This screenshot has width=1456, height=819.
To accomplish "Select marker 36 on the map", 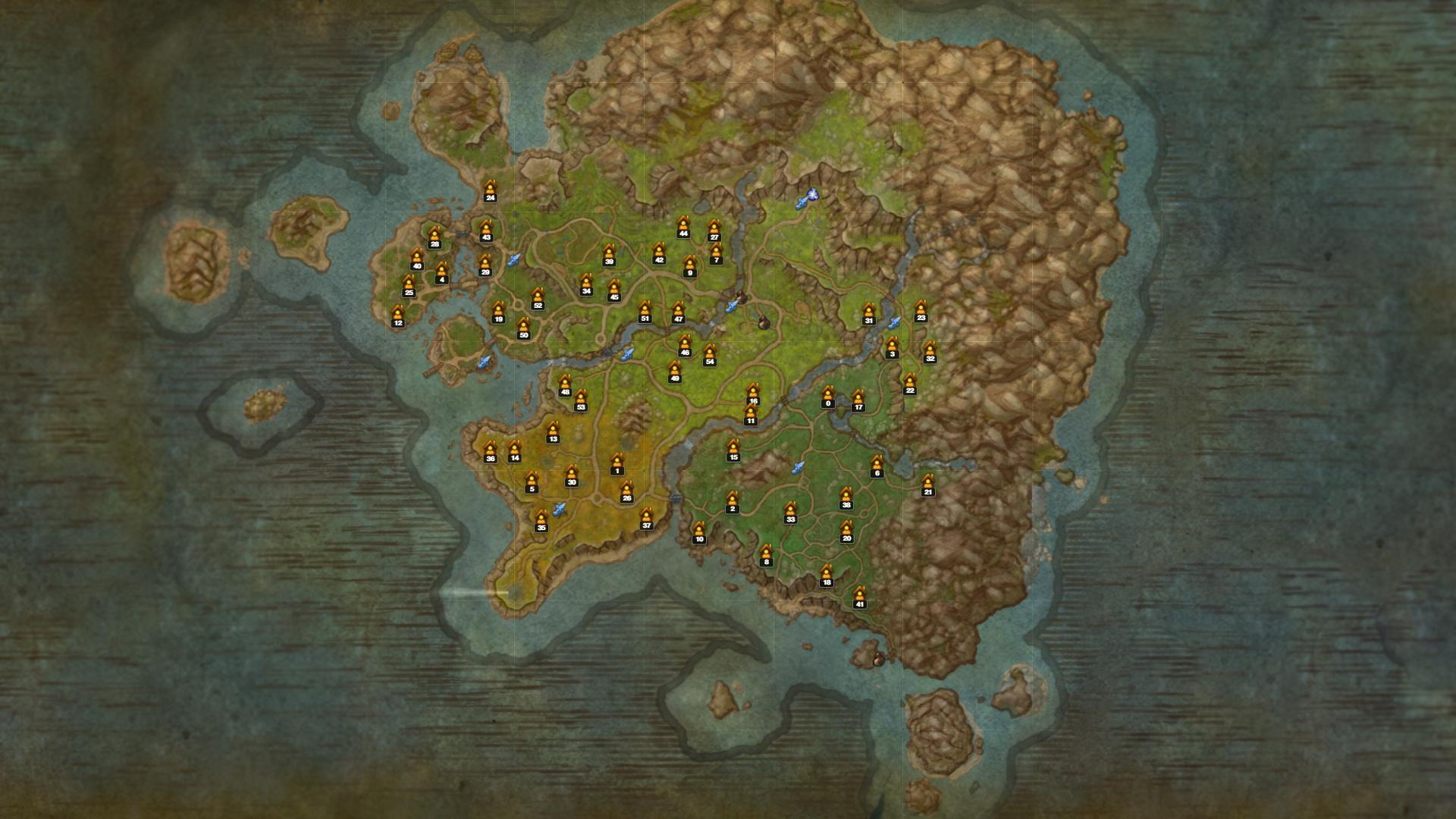I will click(490, 451).
